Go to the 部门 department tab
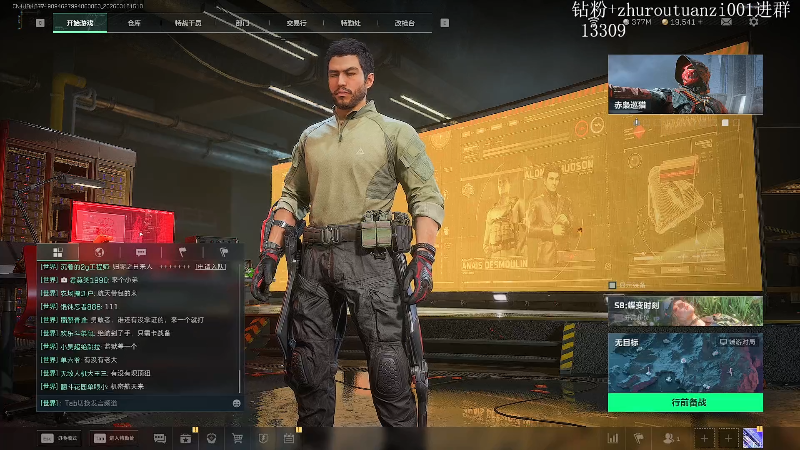Image resolution: width=800 pixels, height=450 pixels. pos(243,22)
